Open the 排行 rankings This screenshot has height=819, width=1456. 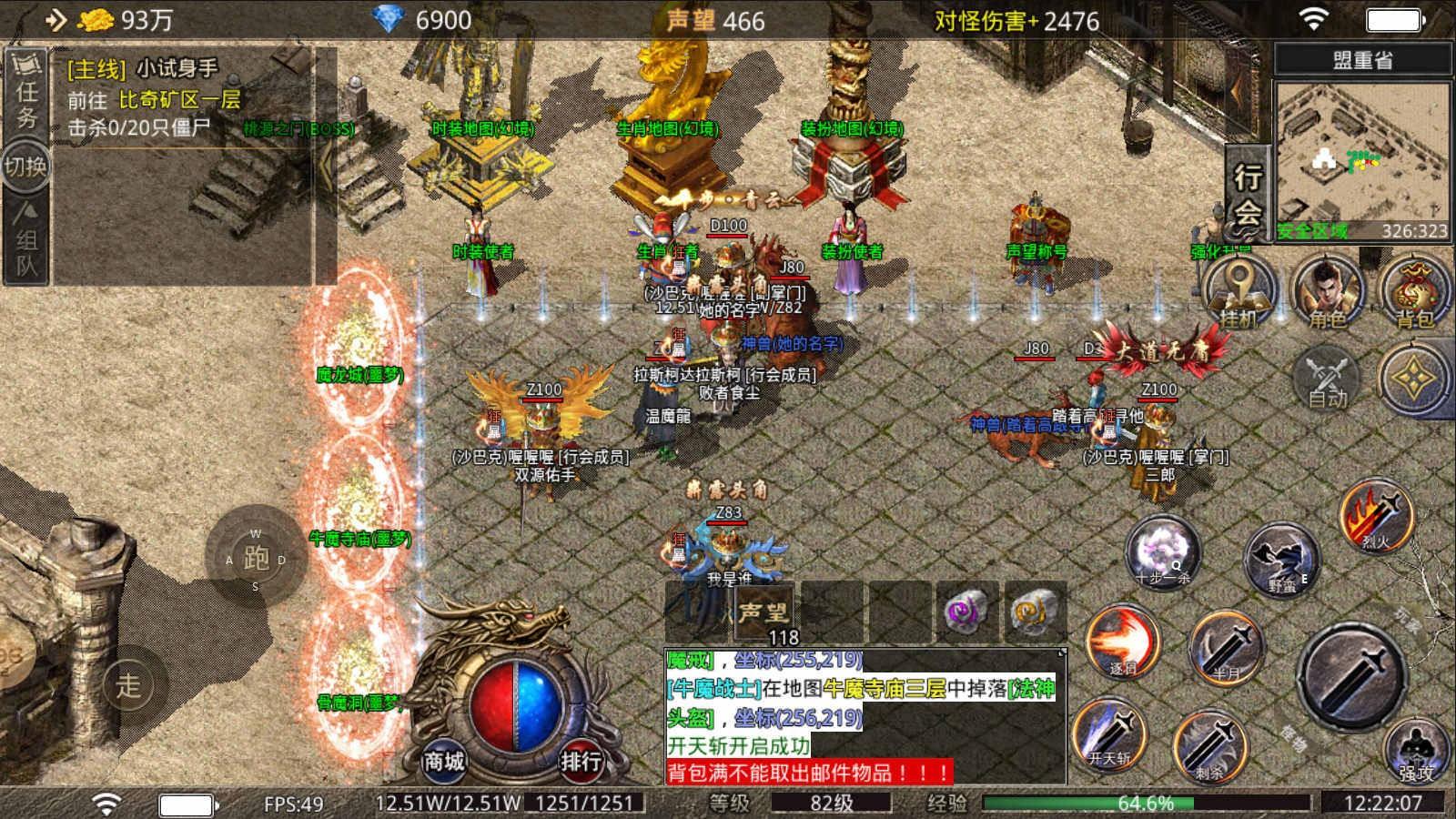click(581, 760)
